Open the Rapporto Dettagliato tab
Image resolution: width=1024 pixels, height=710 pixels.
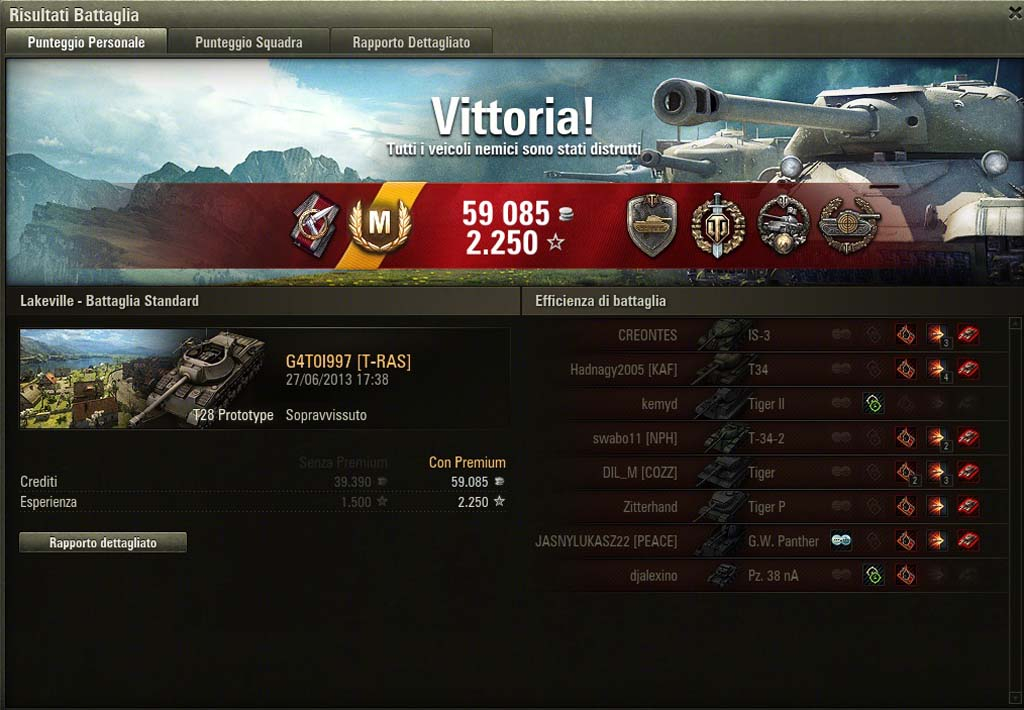pyautogui.click(x=411, y=42)
